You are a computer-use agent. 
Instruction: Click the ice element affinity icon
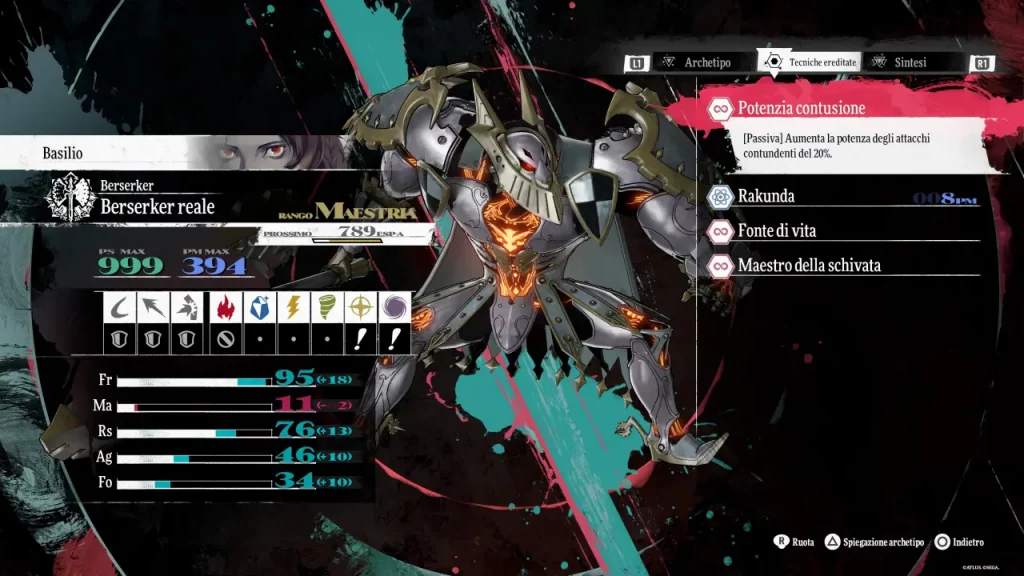(257, 307)
